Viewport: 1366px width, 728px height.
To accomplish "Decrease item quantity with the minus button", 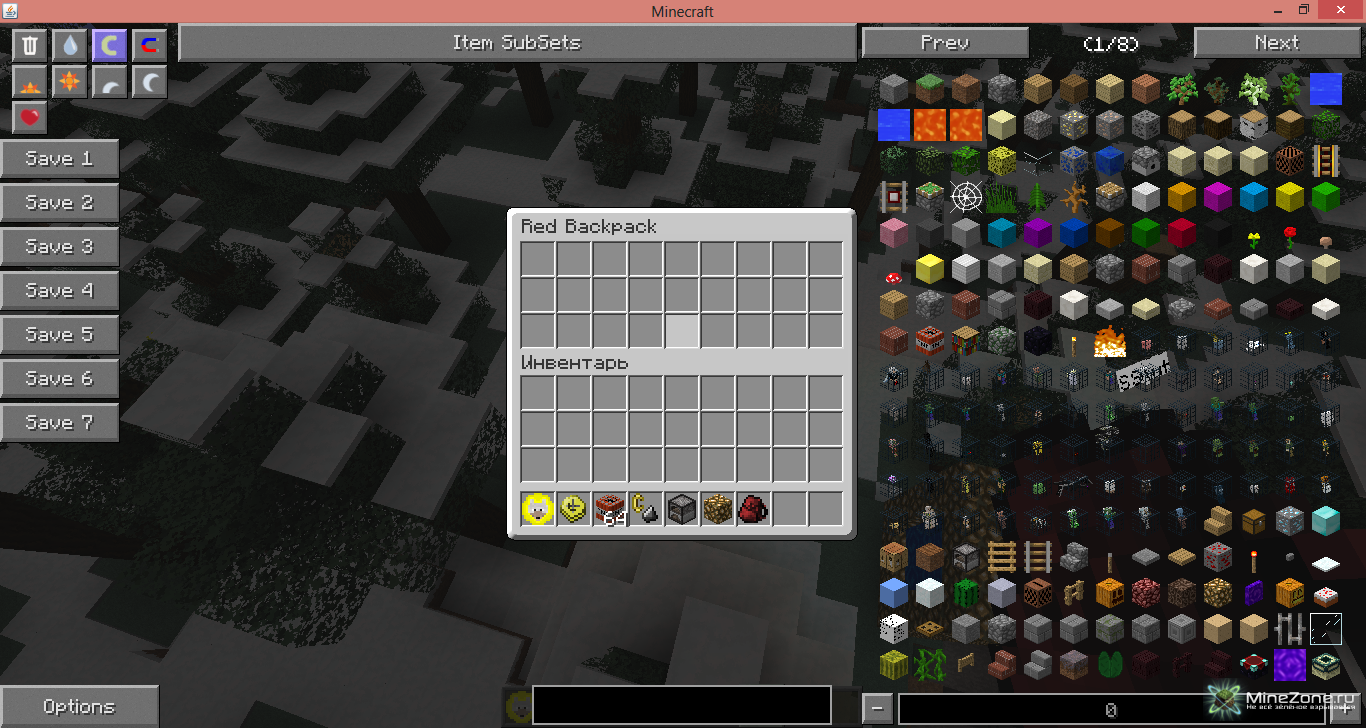I will [x=876, y=708].
